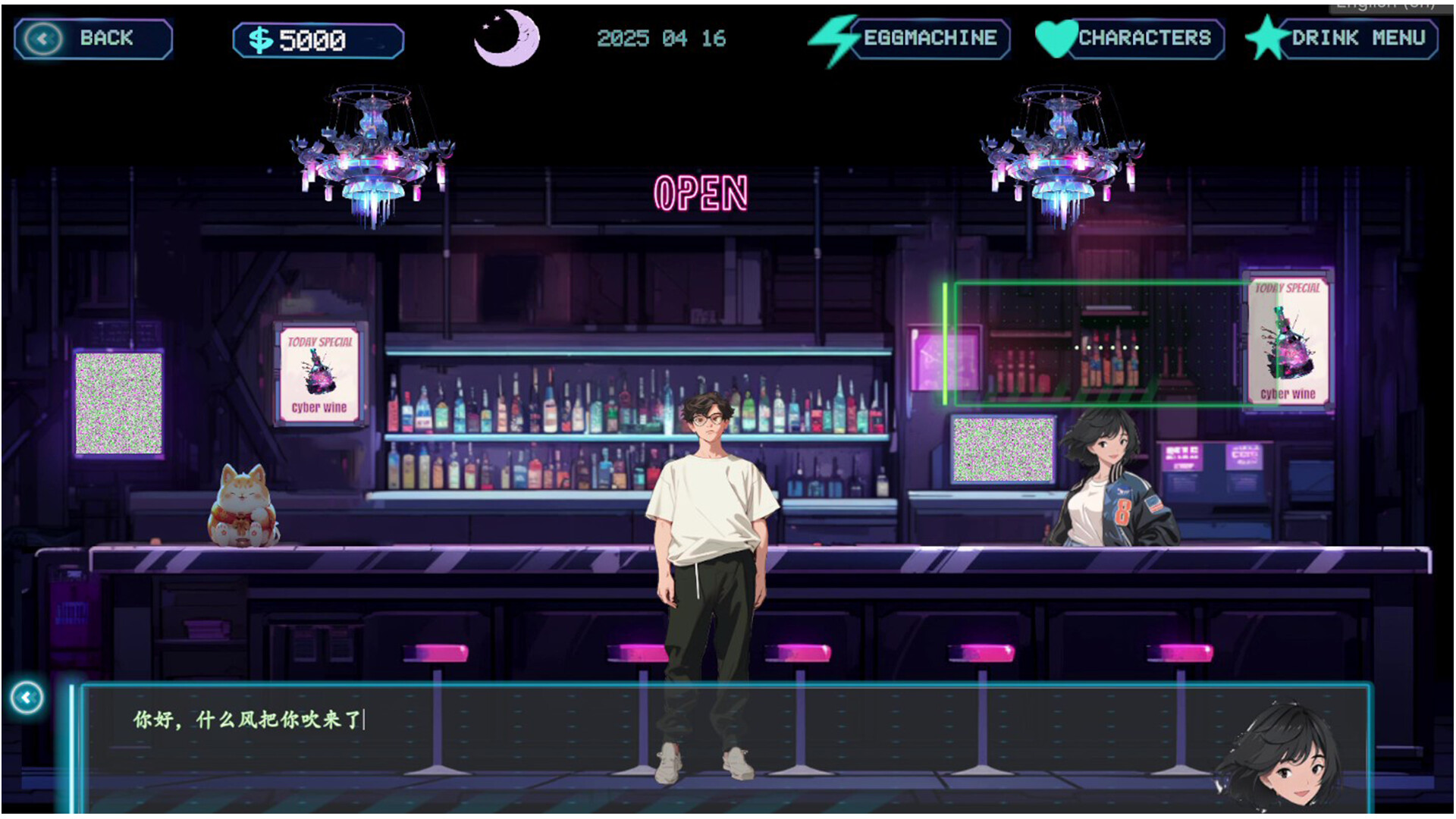The width and height of the screenshot is (1456, 819).
Task: Expand the date display showing 2025 04 16
Action: (x=661, y=38)
